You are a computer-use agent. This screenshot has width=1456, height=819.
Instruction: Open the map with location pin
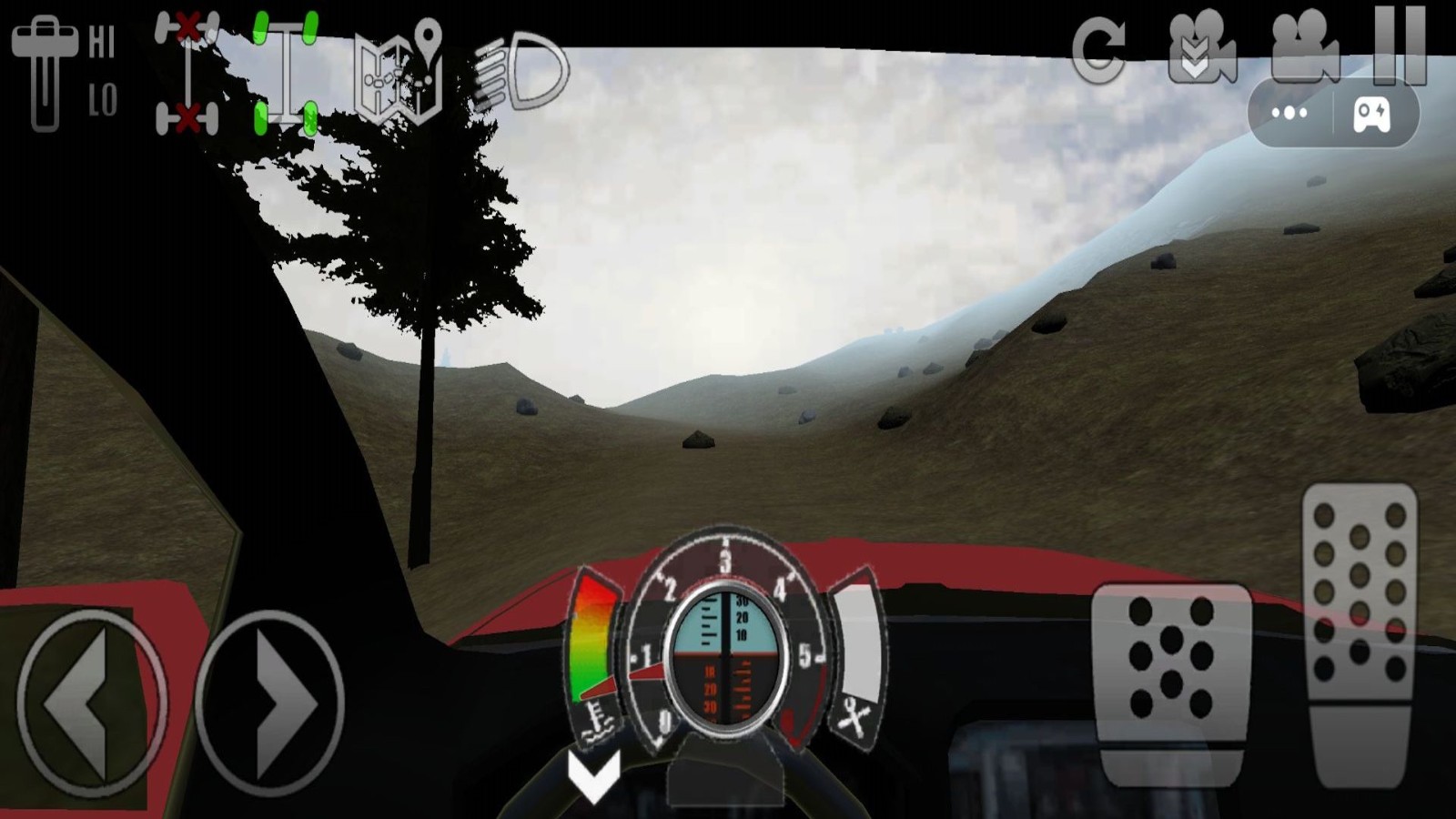tap(399, 73)
